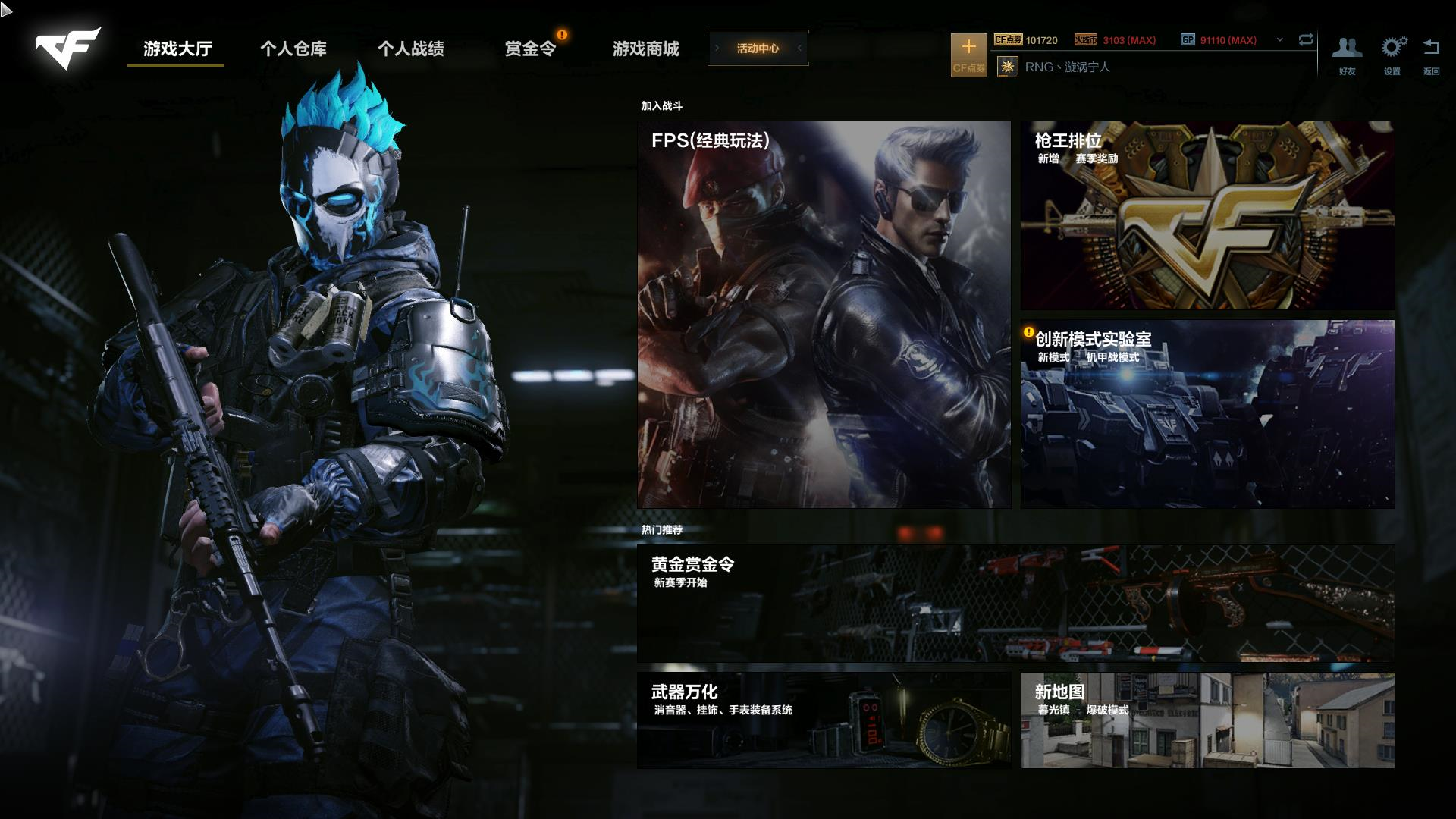1456x819 pixels.
Task: Click the 返回 back button
Action: click(1431, 55)
